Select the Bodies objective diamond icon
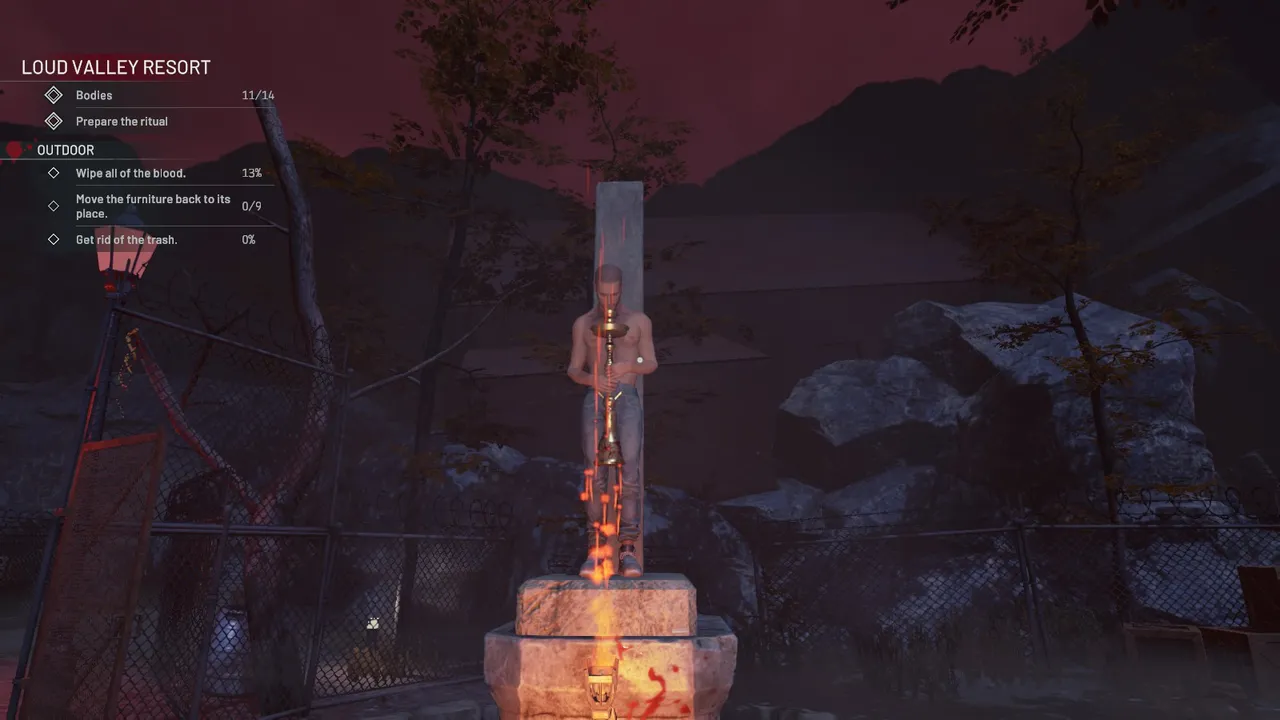The image size is (1280, 720). (55, 95)
